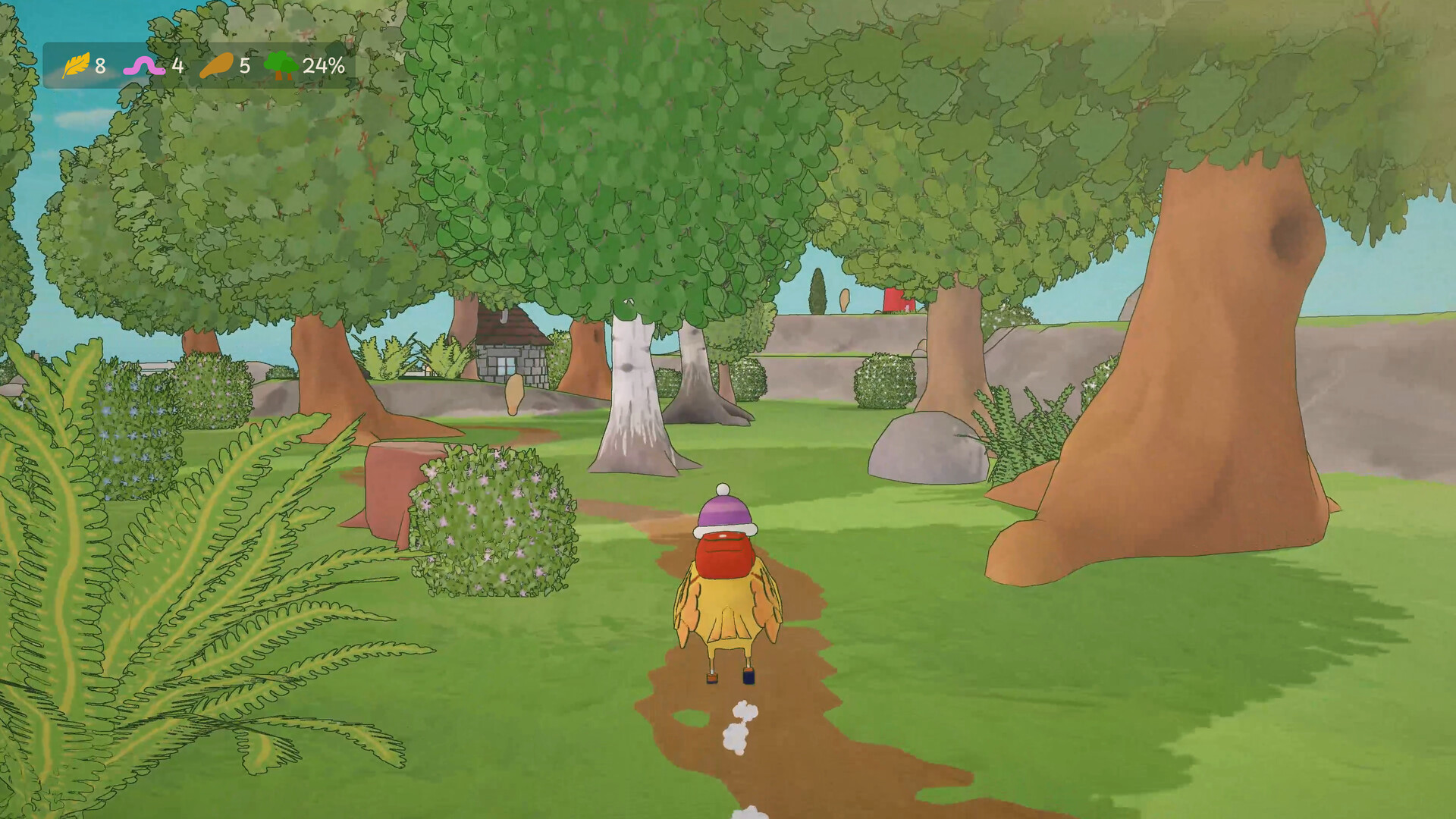Click the seed counter showing 5
Viewport: 1456px width, 819px height.
pyautogui.click(x=243, y=67)
